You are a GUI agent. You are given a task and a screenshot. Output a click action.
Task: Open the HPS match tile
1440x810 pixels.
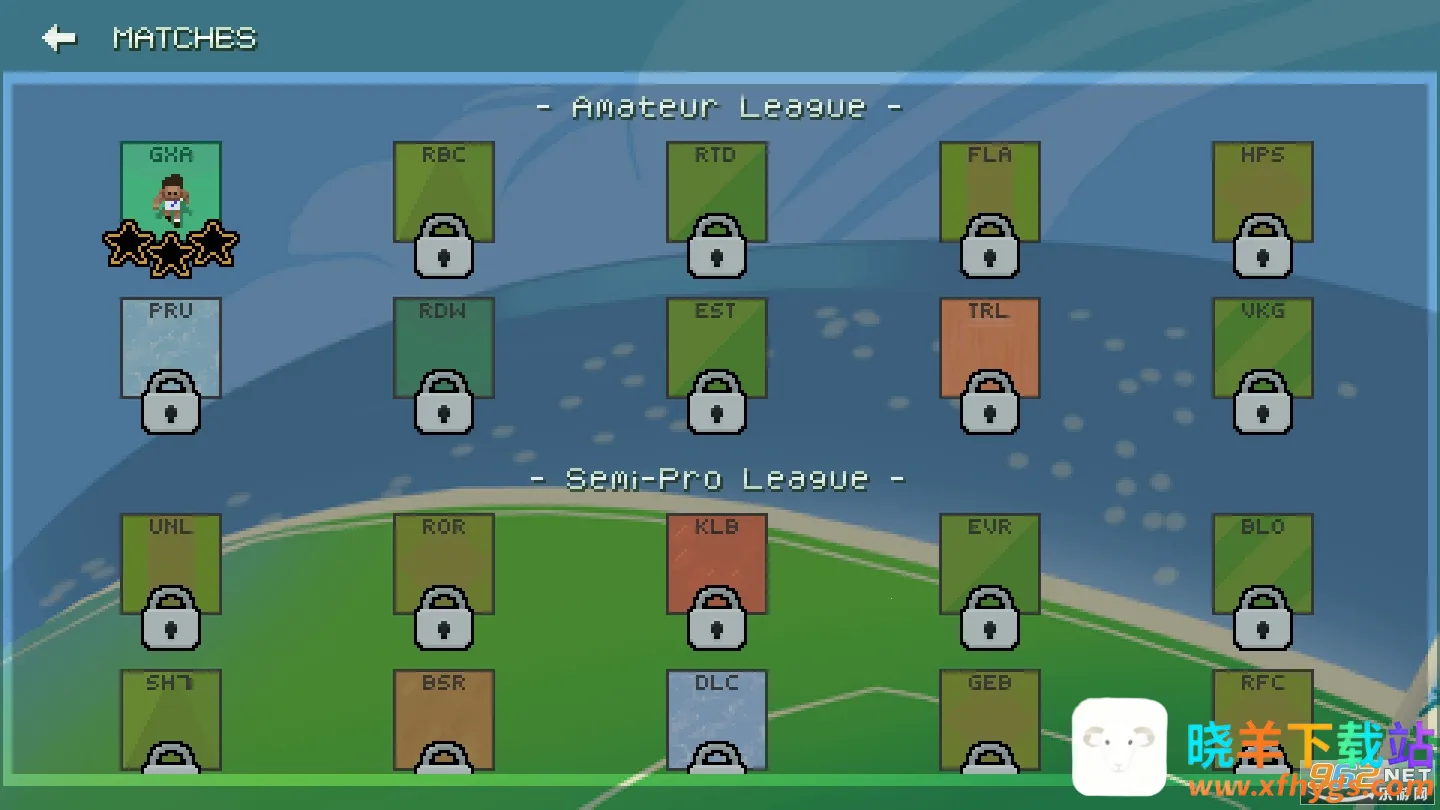click(1262, 192)
